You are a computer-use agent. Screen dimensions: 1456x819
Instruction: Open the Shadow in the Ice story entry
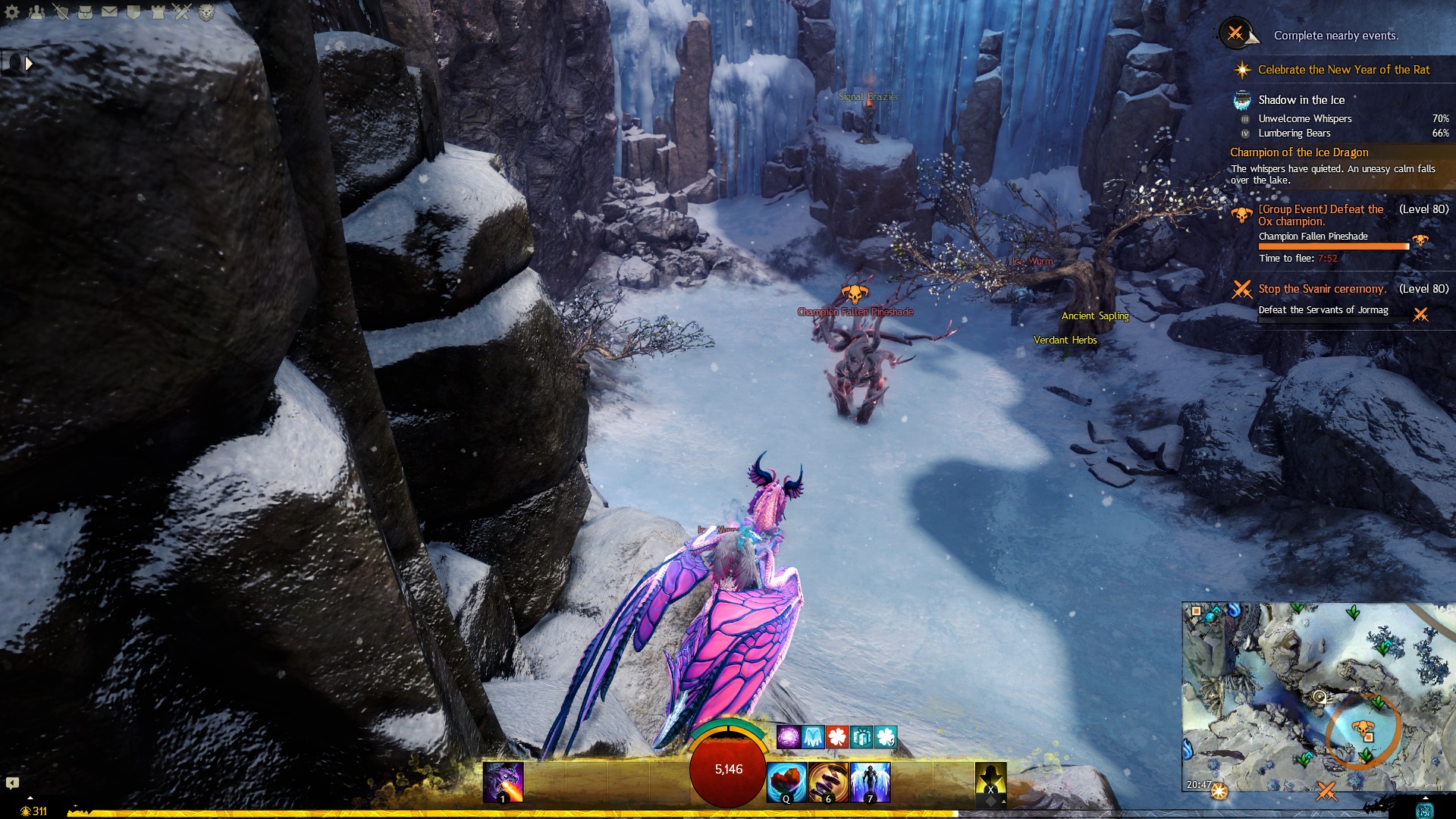[x=1301, y=100]
